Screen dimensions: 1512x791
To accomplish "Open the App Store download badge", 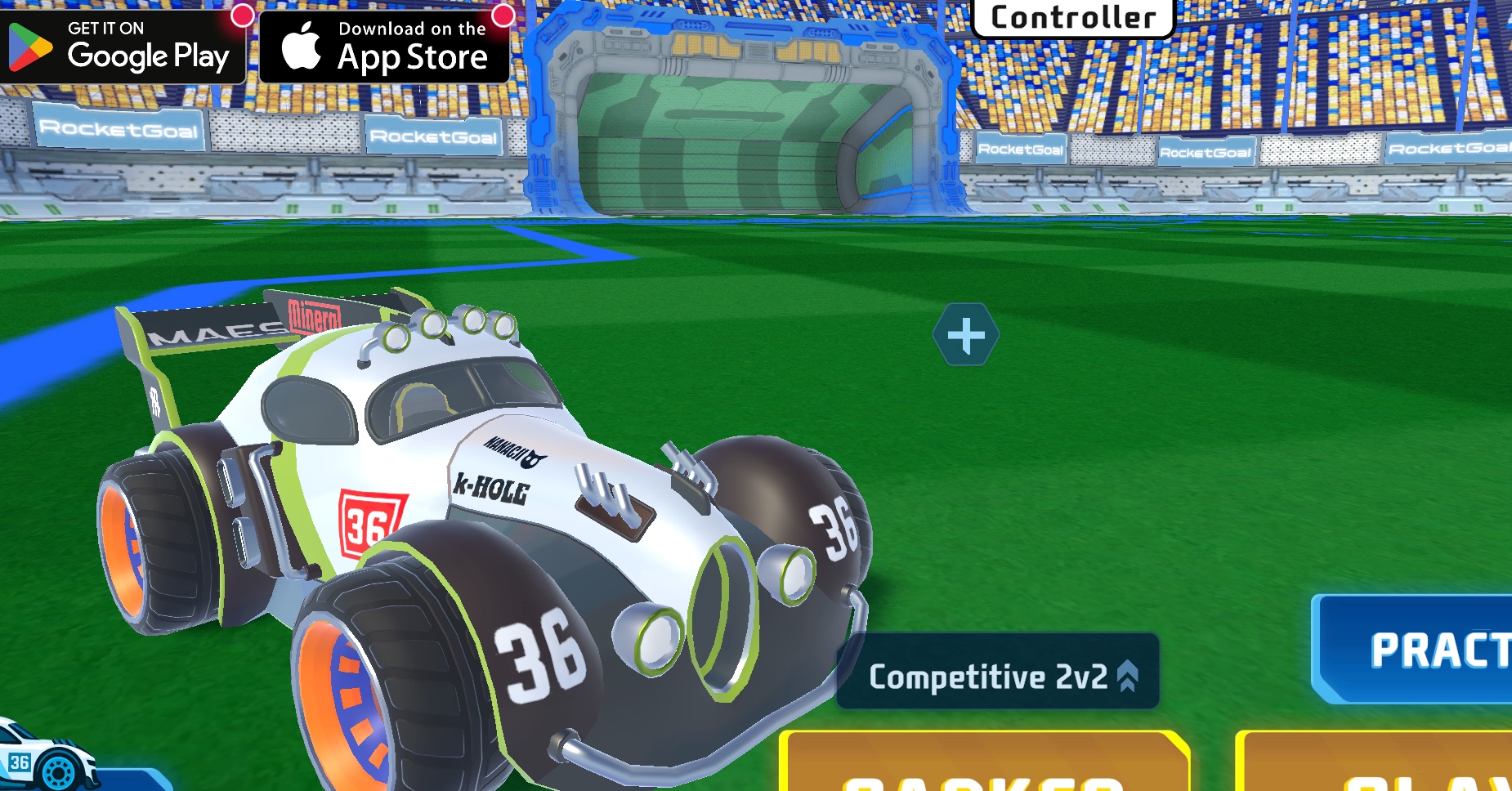I will click(384, 47).
